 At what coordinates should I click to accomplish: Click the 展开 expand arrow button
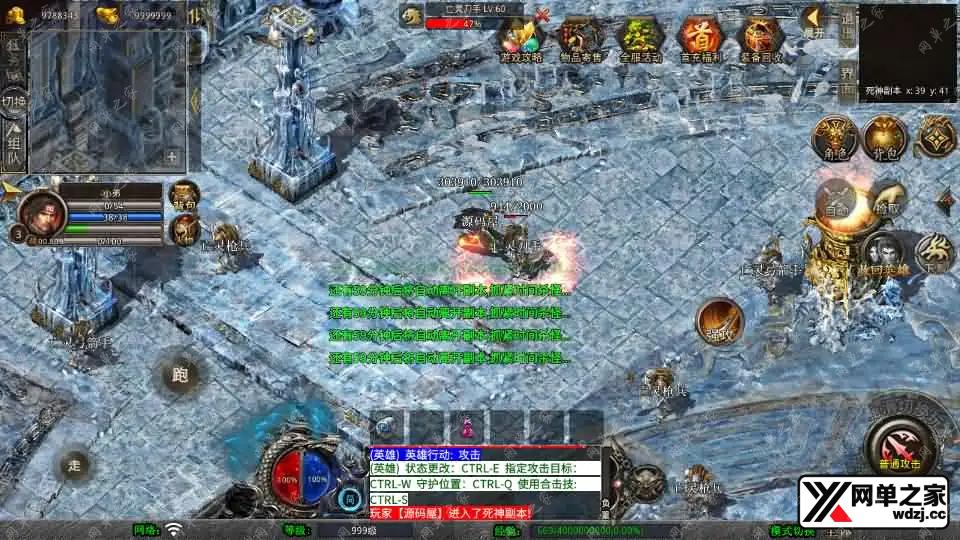(814, 20)
